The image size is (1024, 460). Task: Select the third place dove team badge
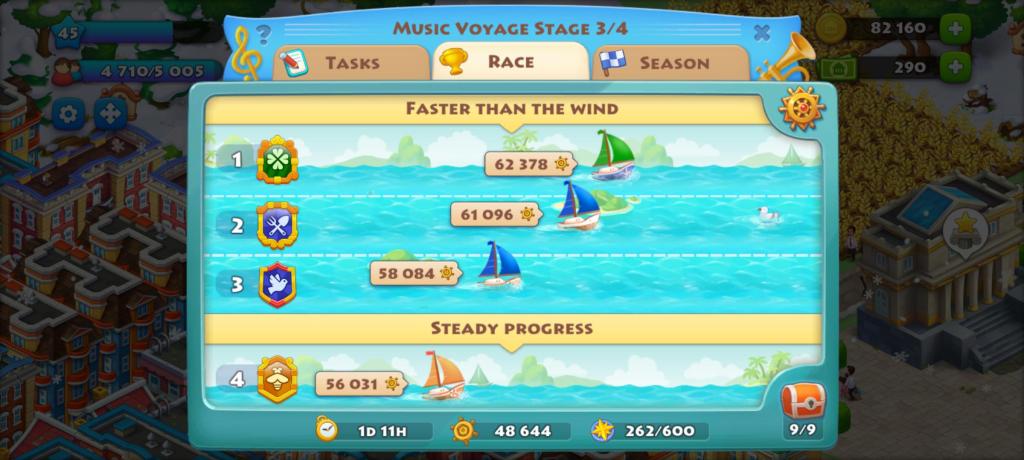click(277, 284)
